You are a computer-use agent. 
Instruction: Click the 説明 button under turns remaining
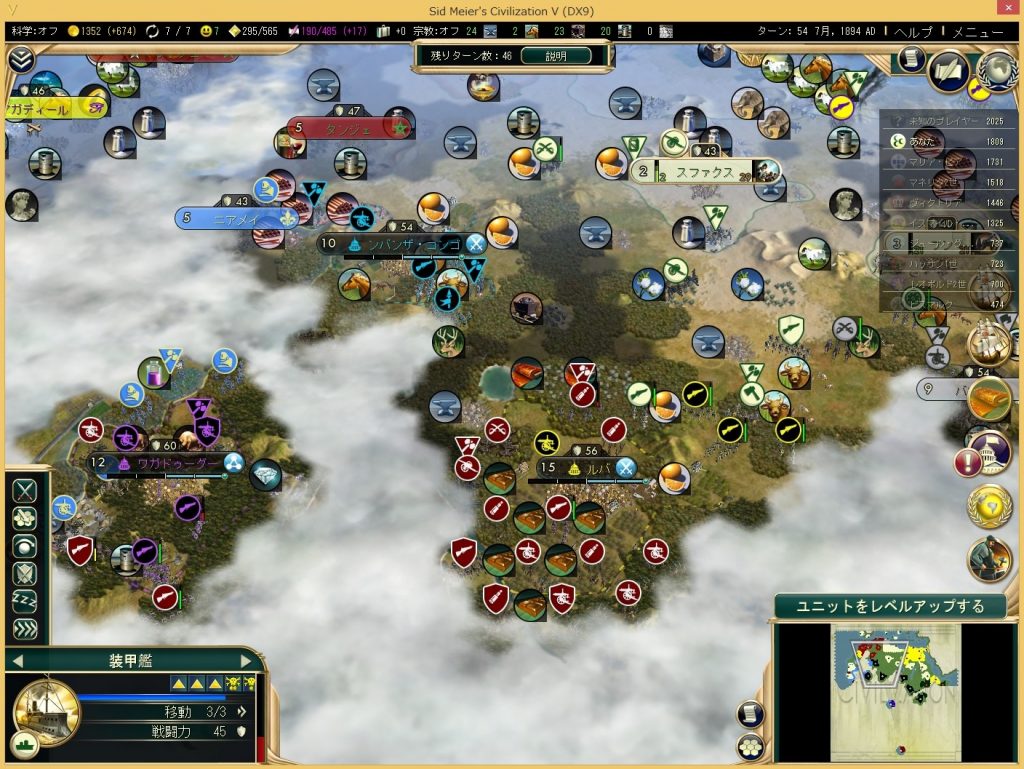pos(556,56)
